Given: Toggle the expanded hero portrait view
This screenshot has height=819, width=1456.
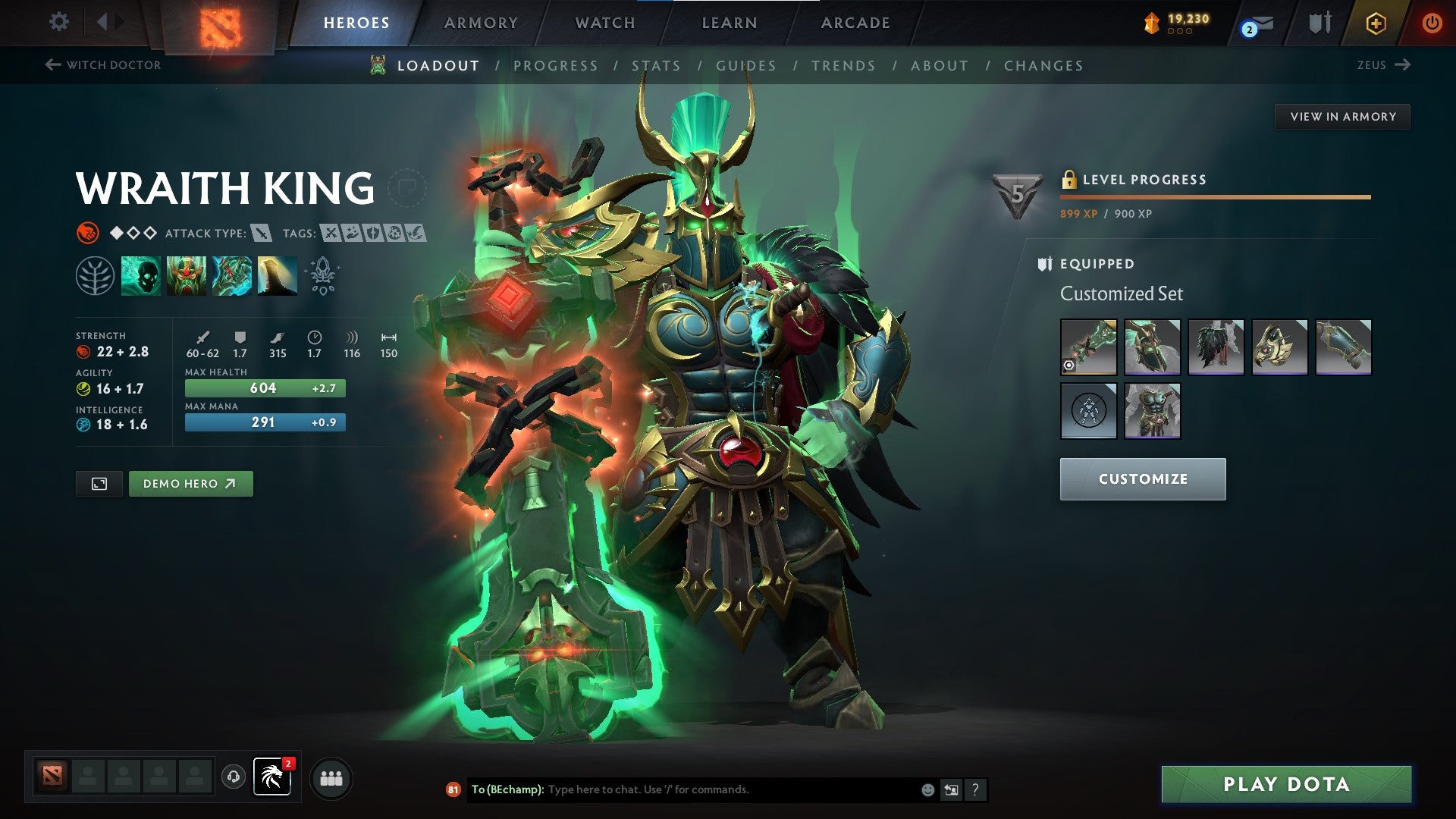Looking at the screenshot, I should [99, 483].
